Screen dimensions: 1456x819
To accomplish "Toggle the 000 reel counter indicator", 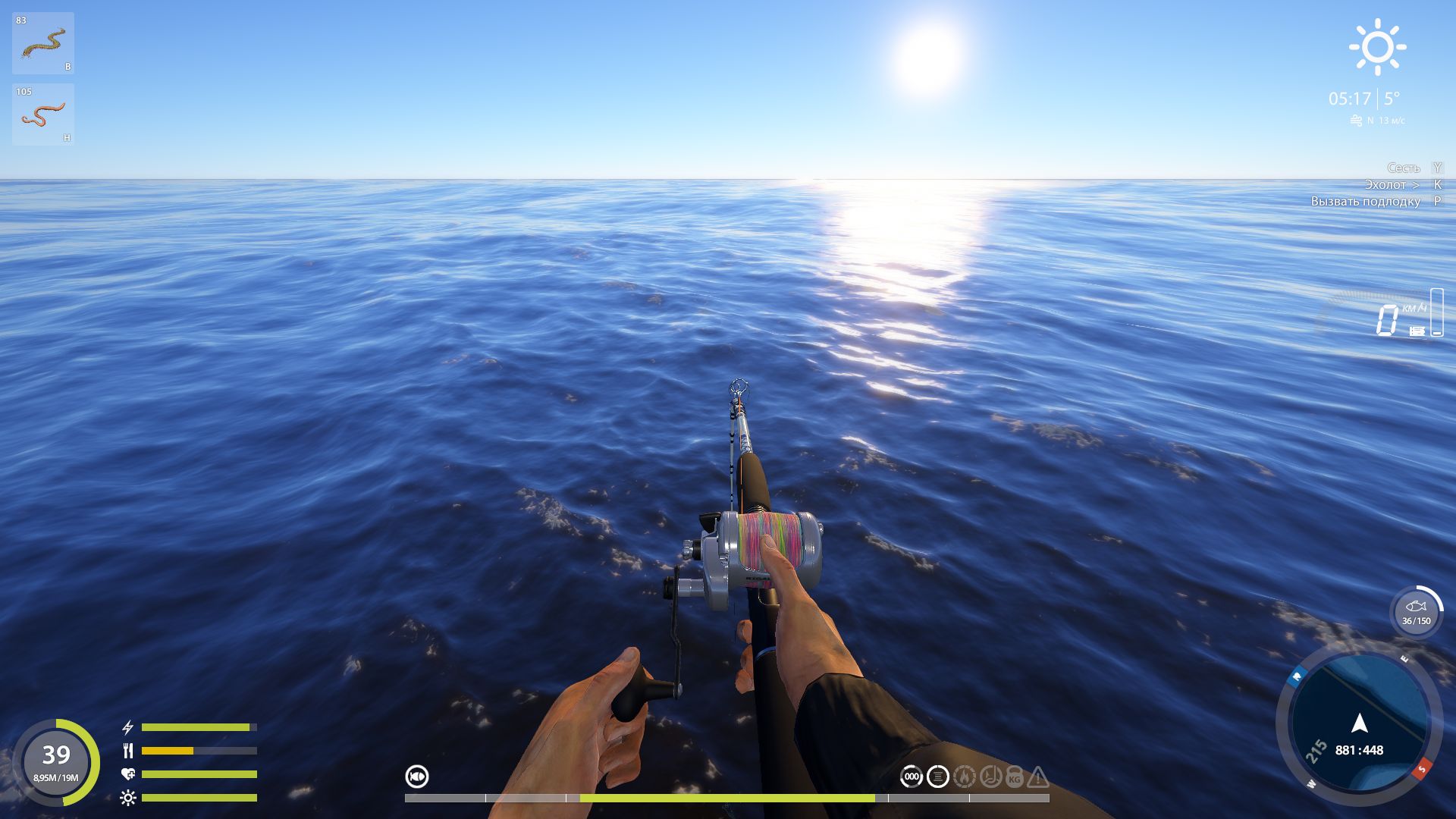I will 912,776.
